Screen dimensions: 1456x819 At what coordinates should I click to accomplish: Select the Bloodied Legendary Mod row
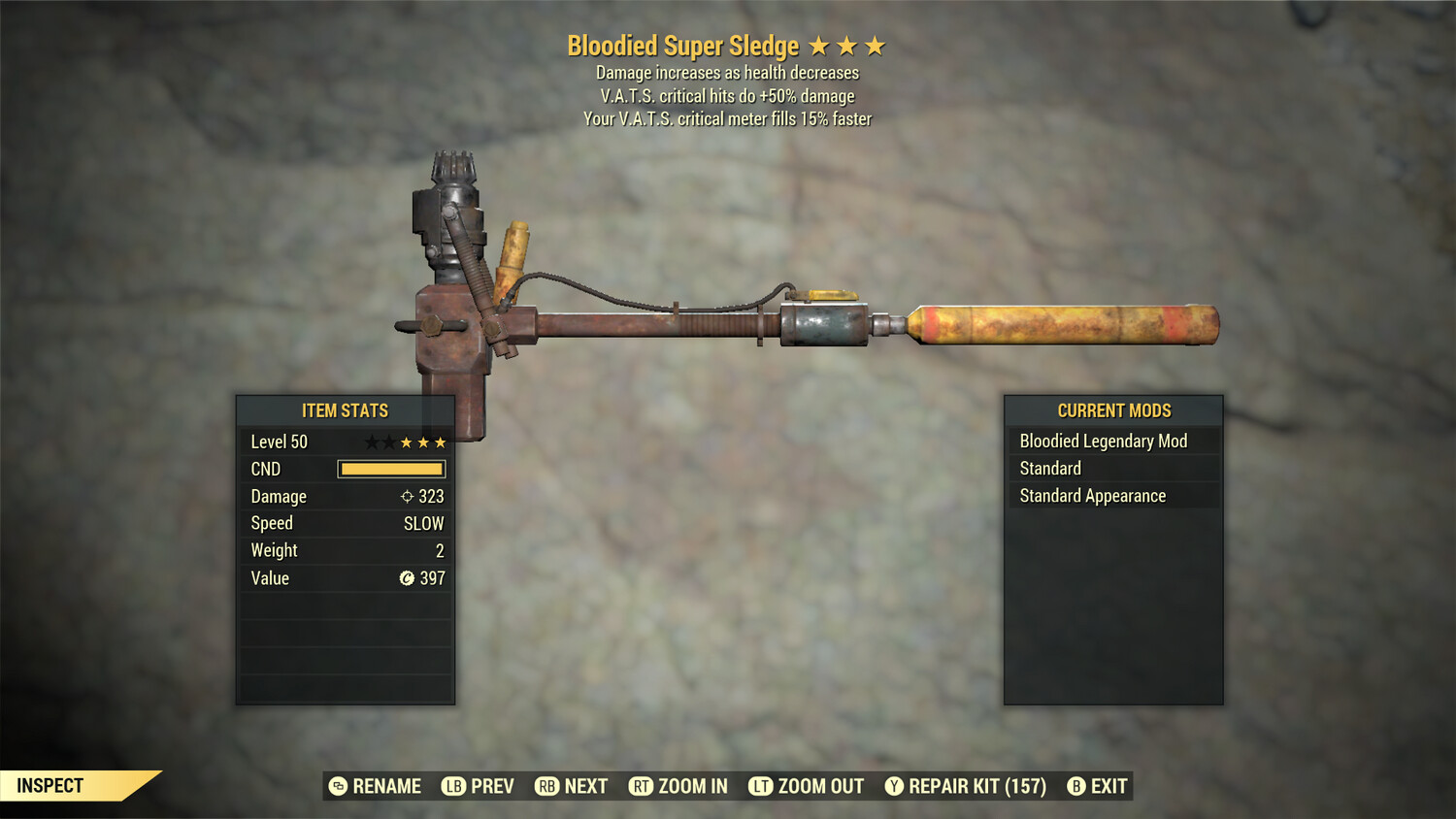(1104, 442)
